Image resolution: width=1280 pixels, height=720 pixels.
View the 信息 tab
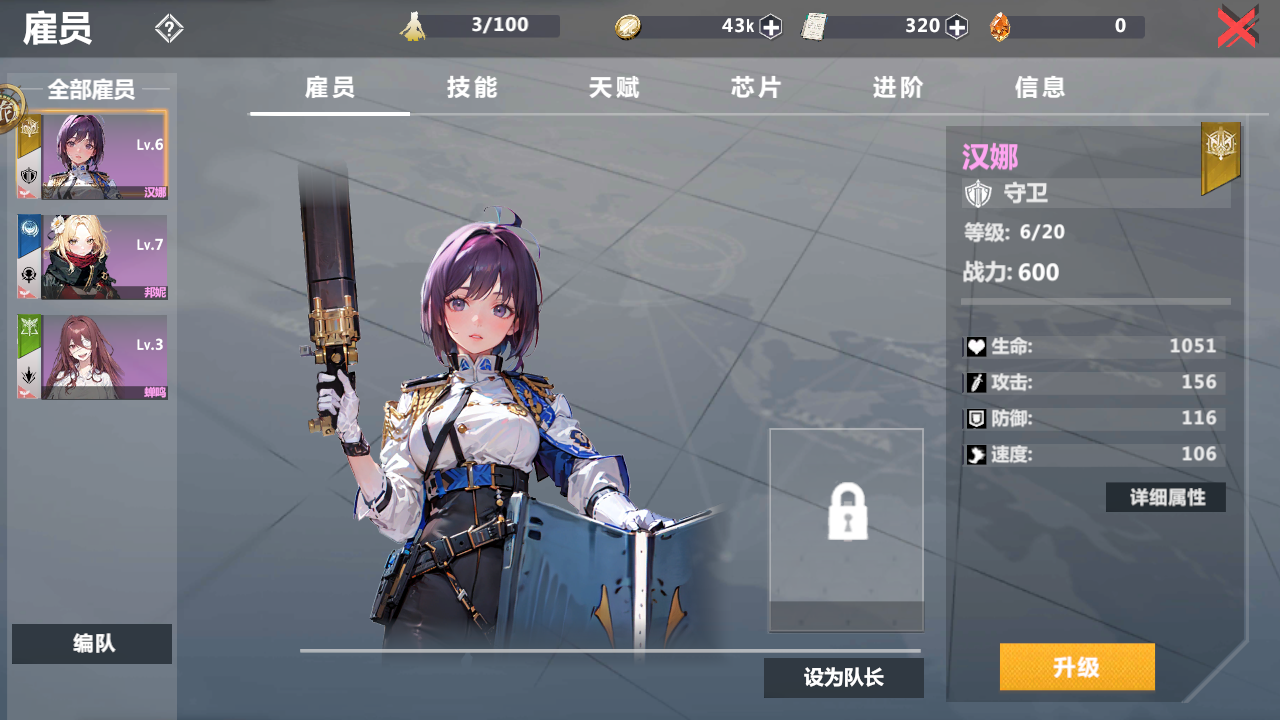1040,88
